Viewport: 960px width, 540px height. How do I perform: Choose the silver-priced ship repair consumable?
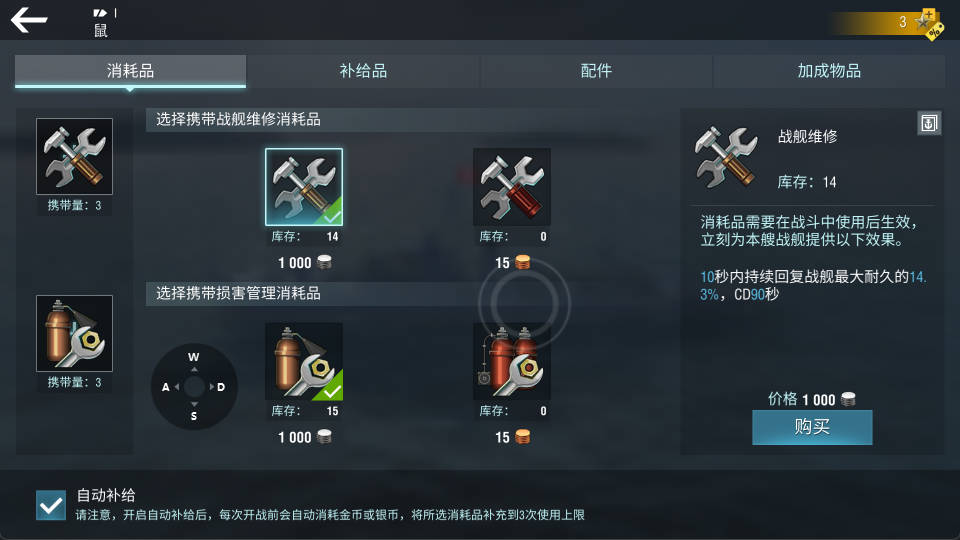304,187
